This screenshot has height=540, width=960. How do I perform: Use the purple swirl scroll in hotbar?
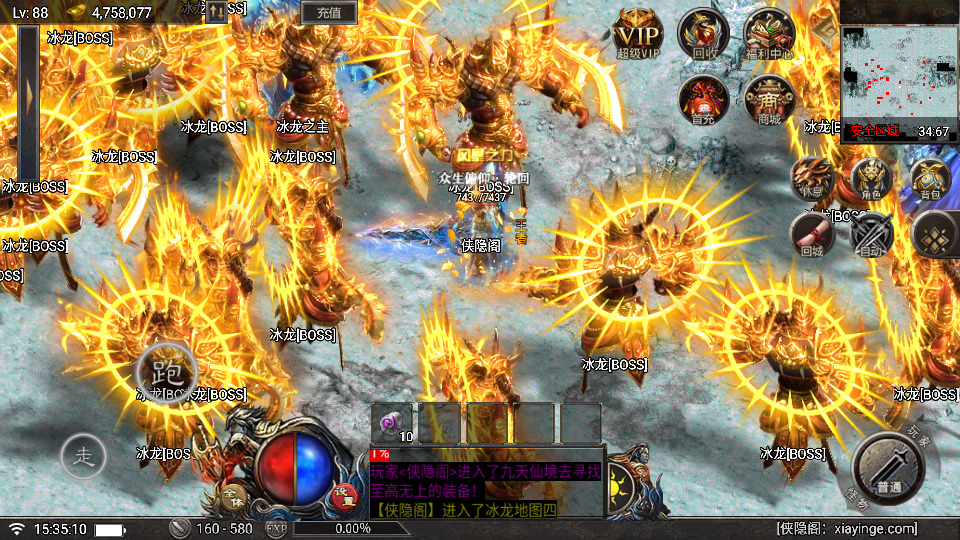tap(392, 422)
